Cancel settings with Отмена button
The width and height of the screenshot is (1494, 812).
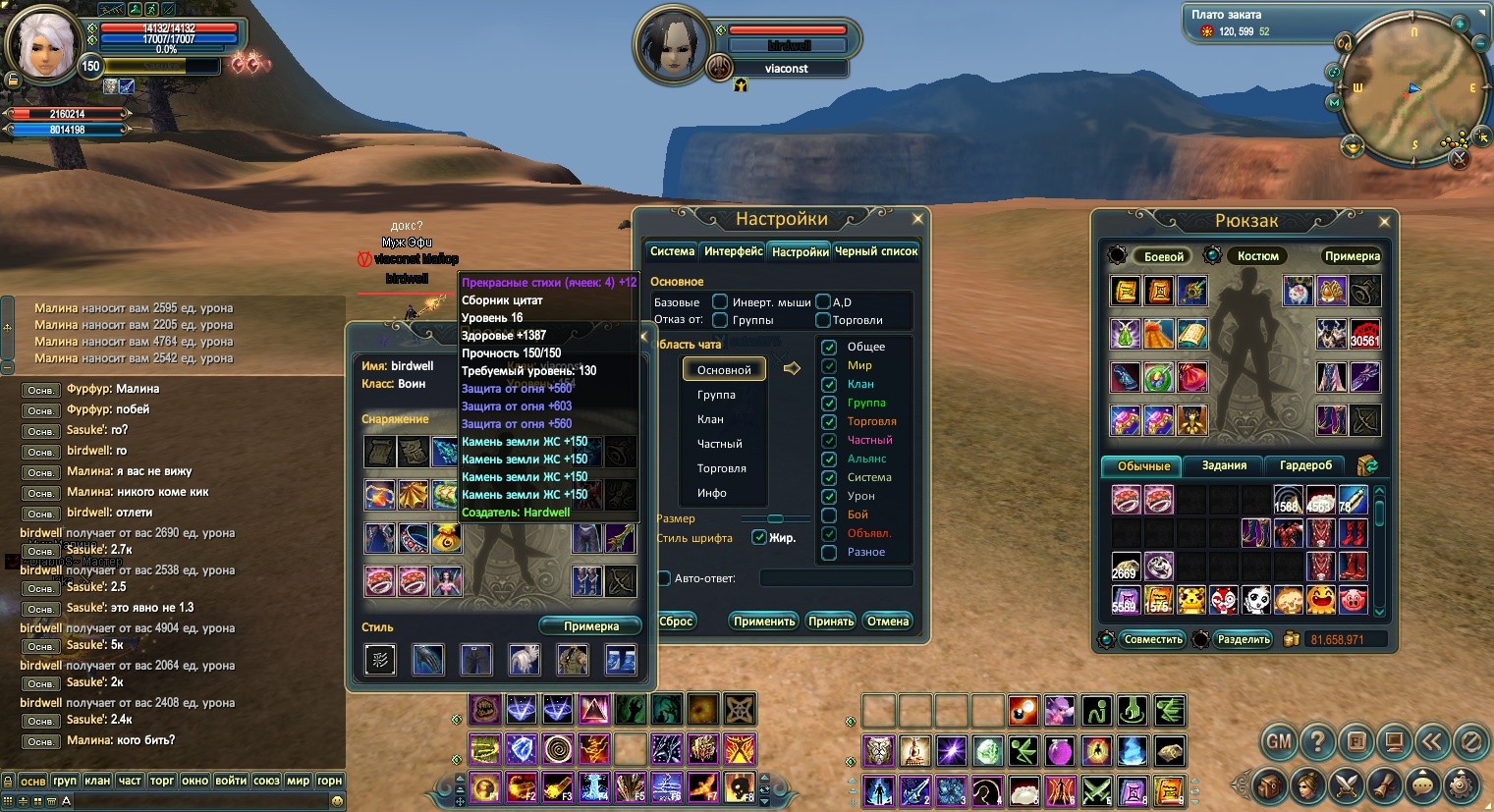(x=888, y=622)
